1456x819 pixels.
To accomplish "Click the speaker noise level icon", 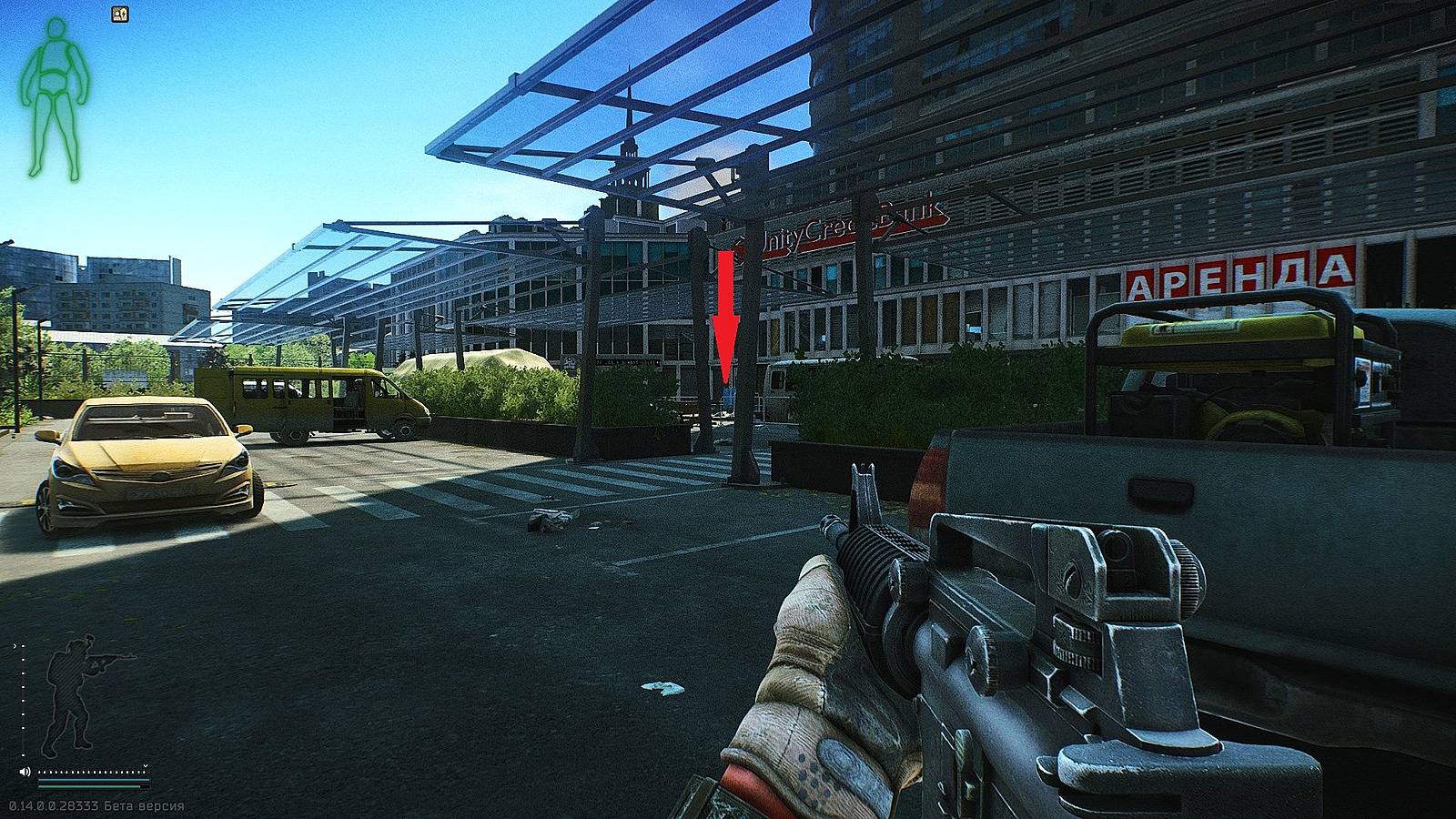I will [25, 772].
